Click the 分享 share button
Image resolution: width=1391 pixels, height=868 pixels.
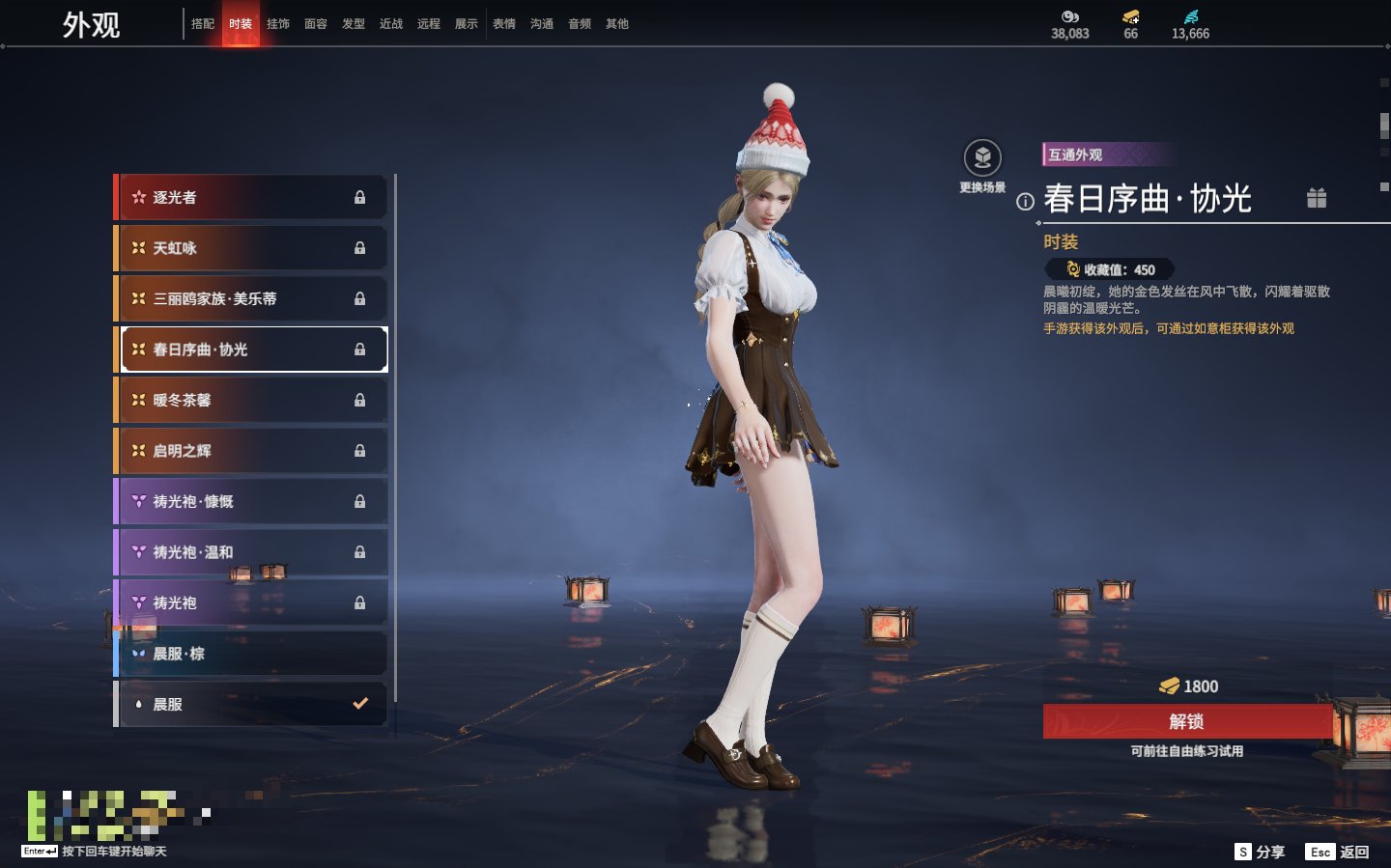(x=1261, y=852)
